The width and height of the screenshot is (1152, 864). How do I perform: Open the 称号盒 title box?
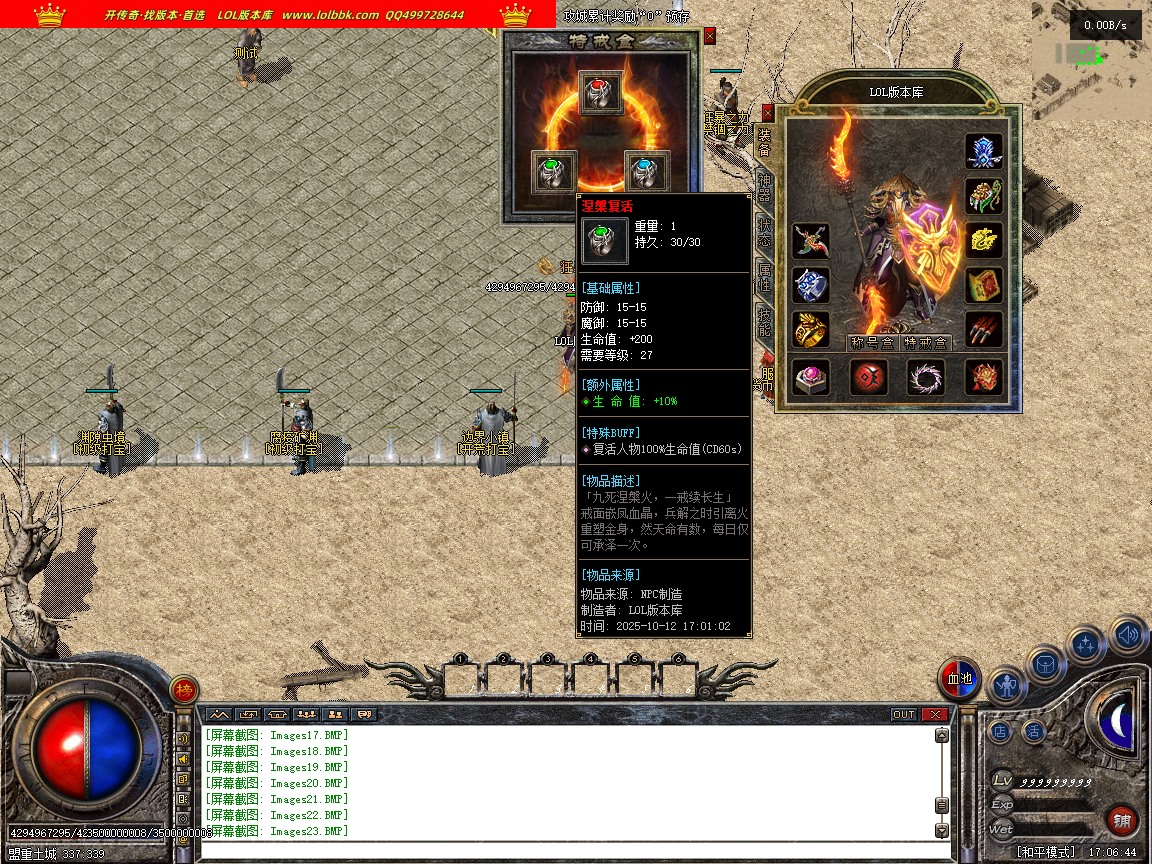(x=871, y=343)
